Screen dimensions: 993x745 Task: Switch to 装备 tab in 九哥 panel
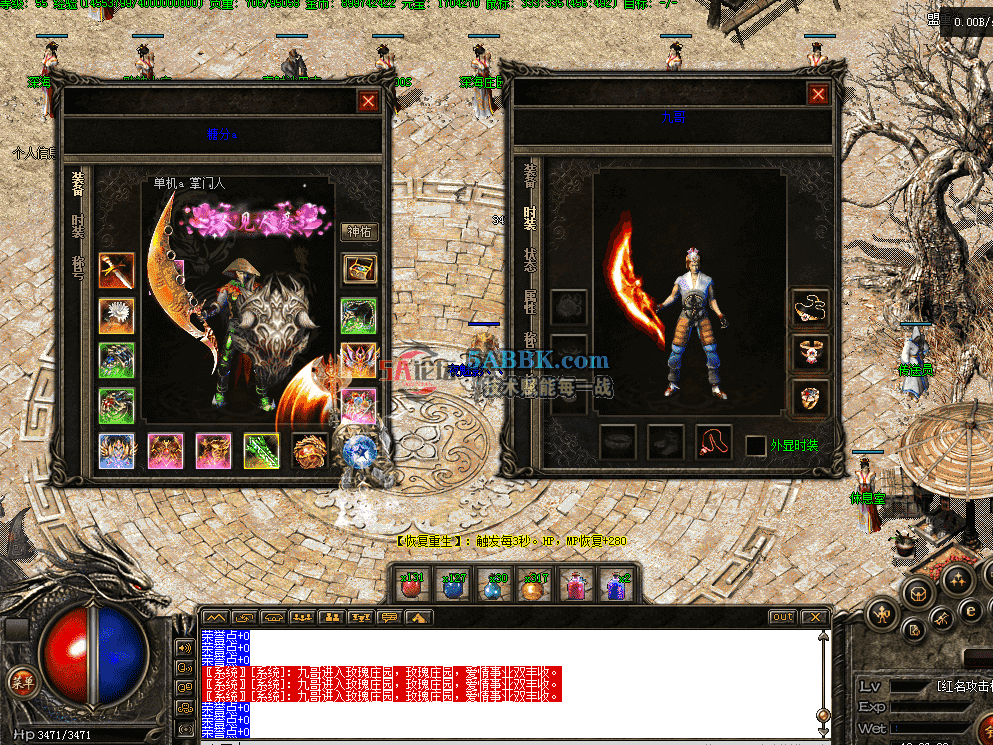pyautogui.click(x=530, y=176)
